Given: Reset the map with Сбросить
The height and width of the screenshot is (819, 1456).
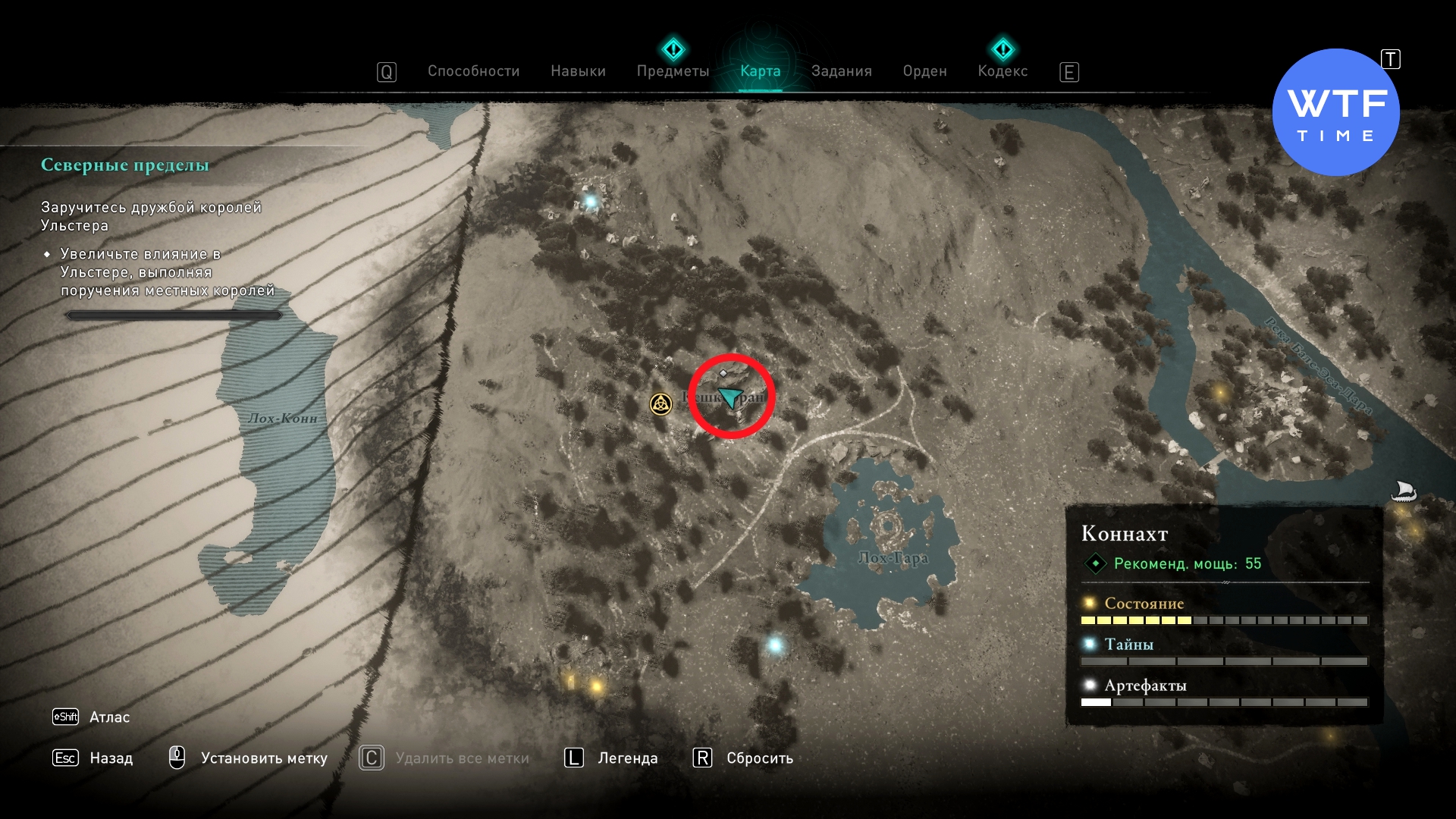Looking at the screenshot, I should point(759,758).
